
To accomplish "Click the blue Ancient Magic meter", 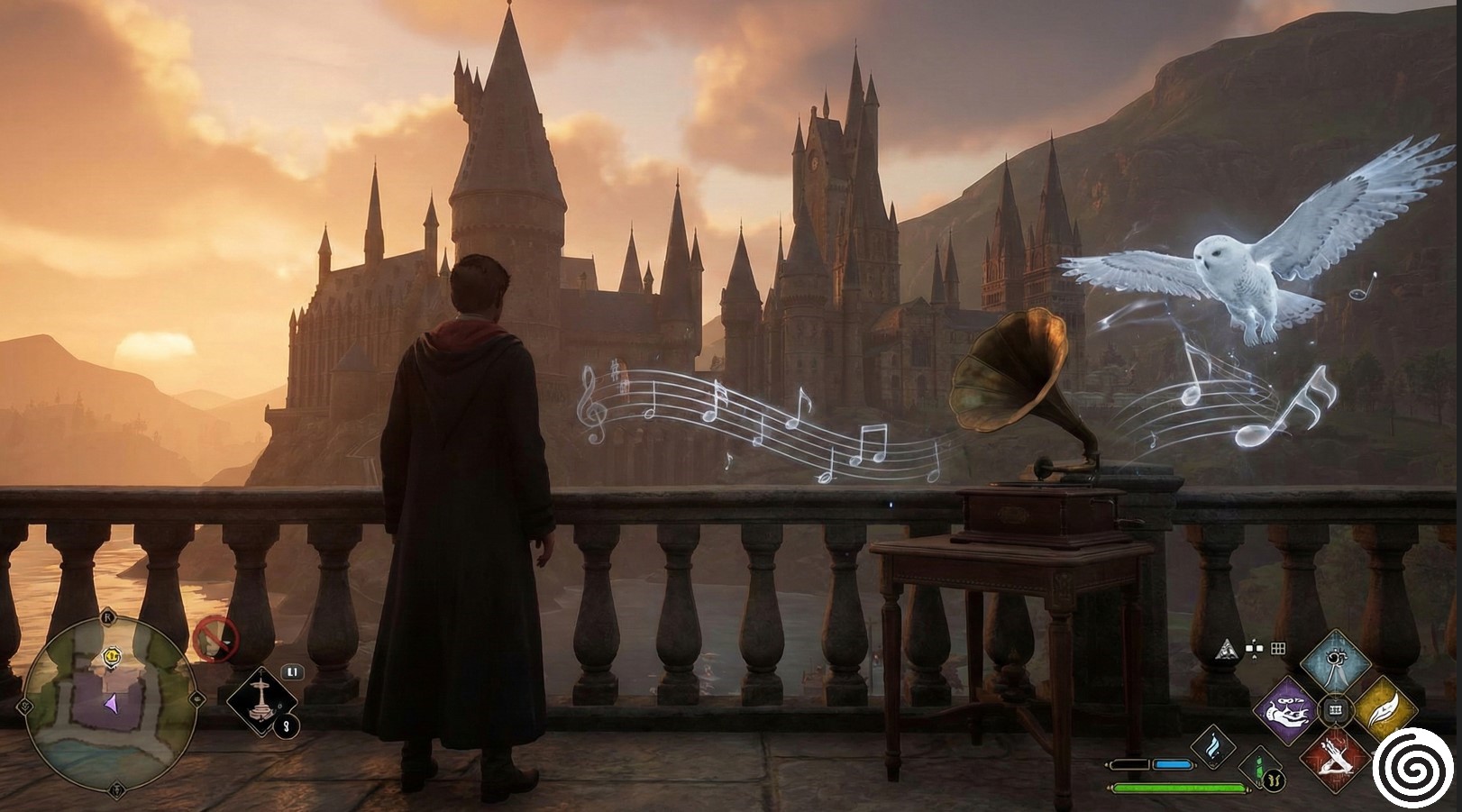I will (x=1174, y=763).
